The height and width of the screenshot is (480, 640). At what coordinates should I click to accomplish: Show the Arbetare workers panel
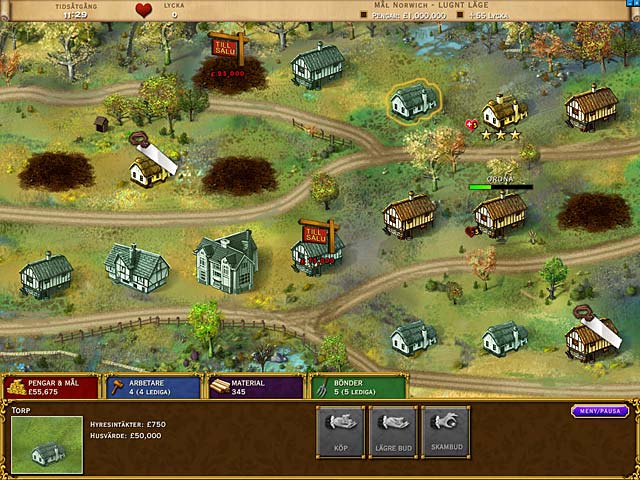click(153, 387)
